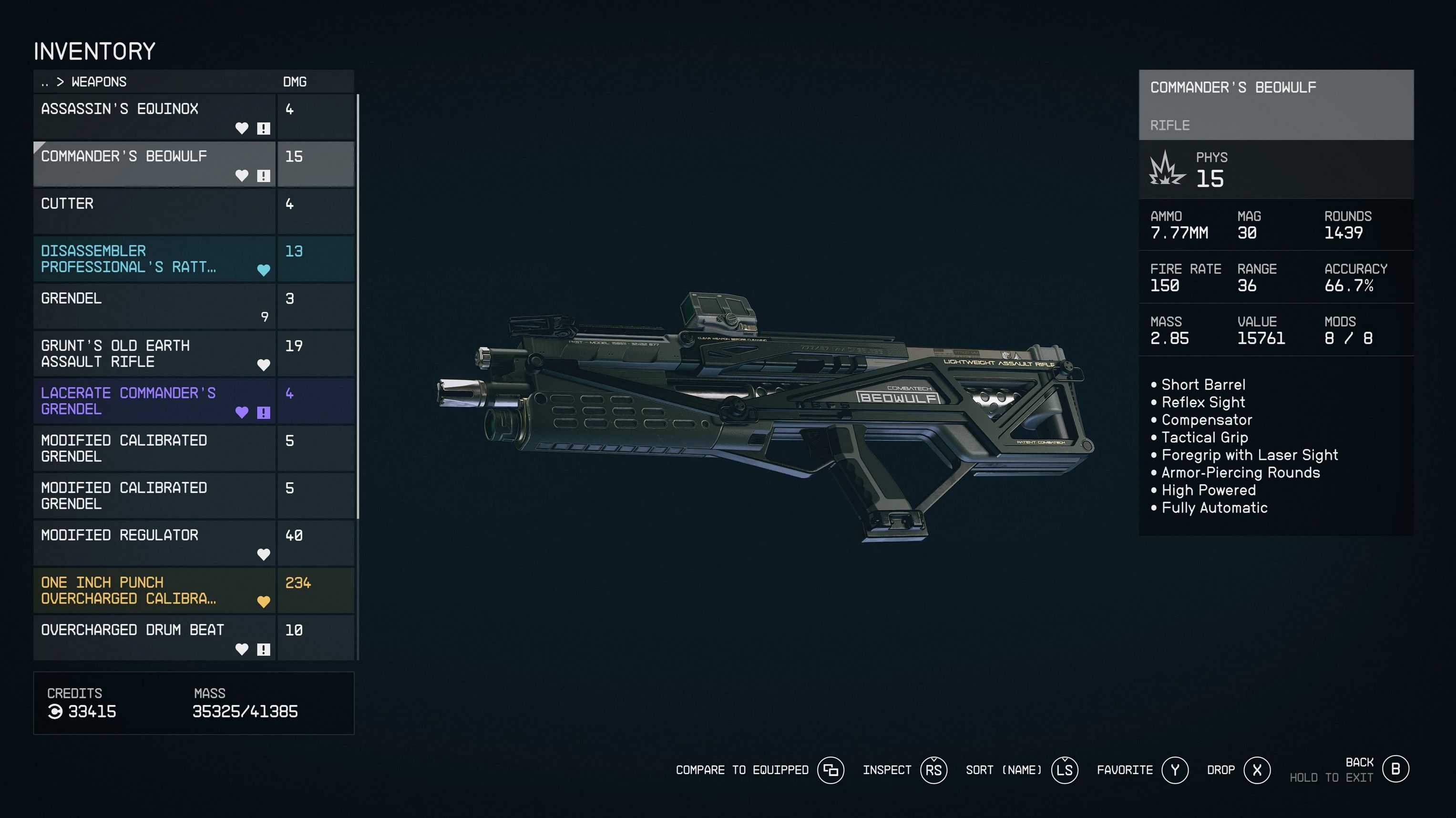Image resolution: width=1456 pixels, height=818 pixels.
Task: Select the plain Grendel stack of 9
Action: click(154, 307)
